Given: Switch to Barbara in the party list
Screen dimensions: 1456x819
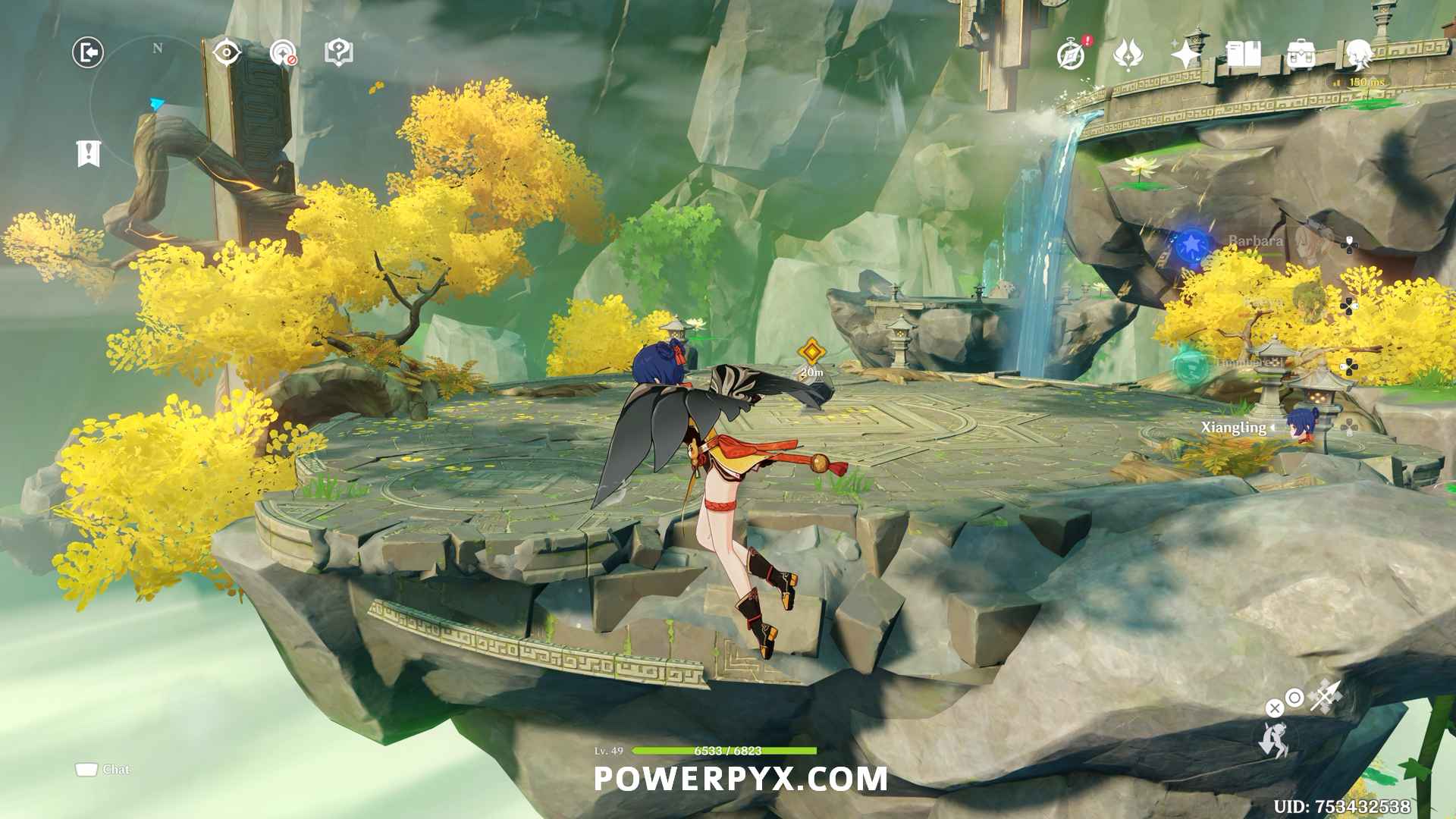Looking at the screenshot, I should 1256,241.
